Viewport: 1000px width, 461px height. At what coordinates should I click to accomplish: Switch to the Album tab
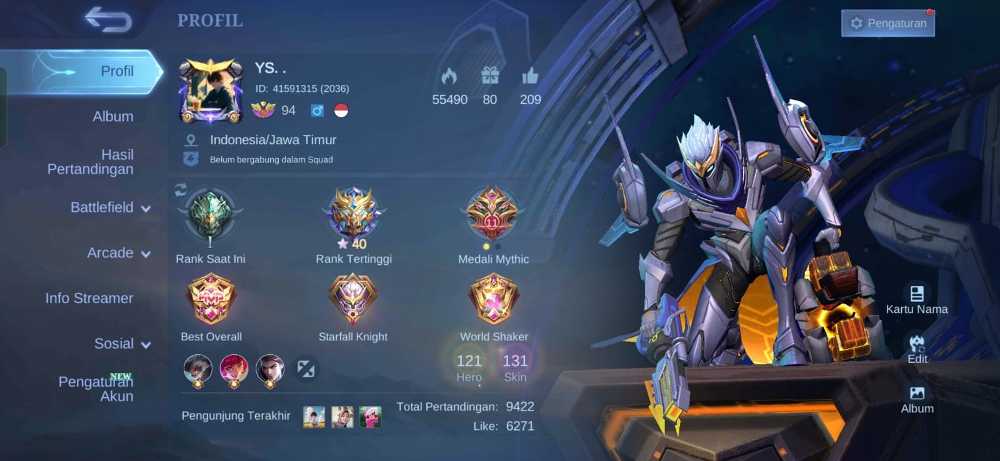pos(113,116)
